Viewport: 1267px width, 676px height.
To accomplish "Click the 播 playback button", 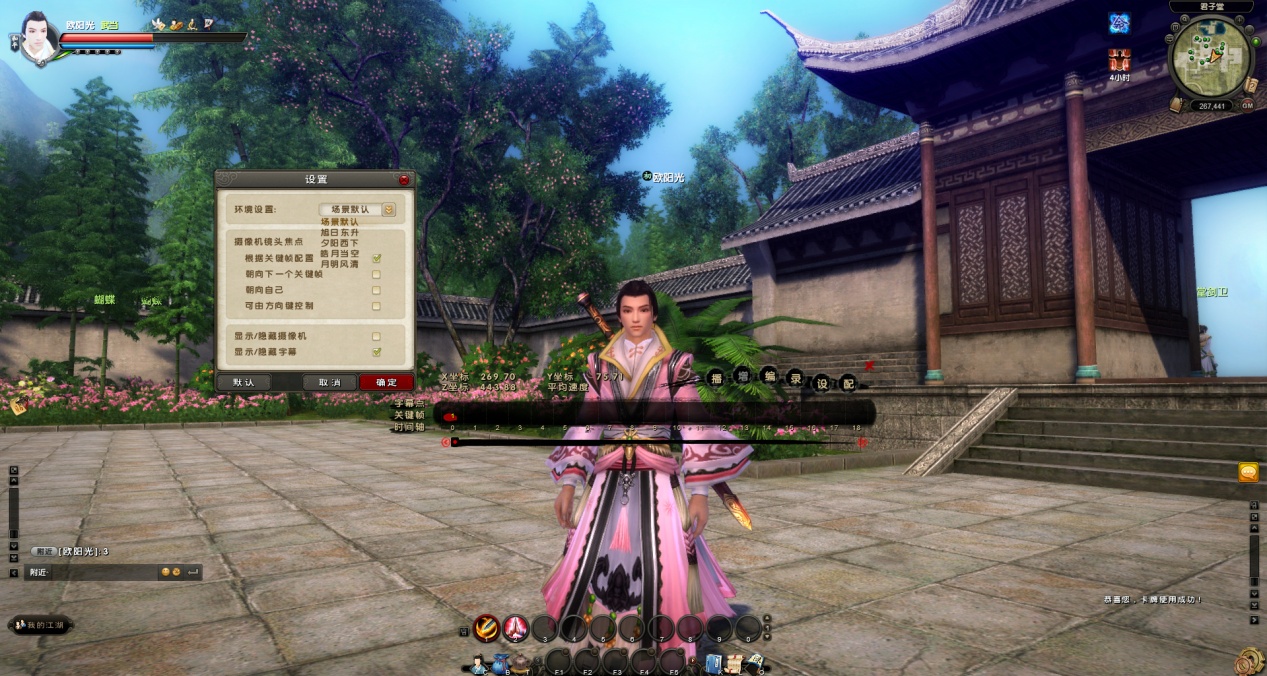I will [716, 378].
